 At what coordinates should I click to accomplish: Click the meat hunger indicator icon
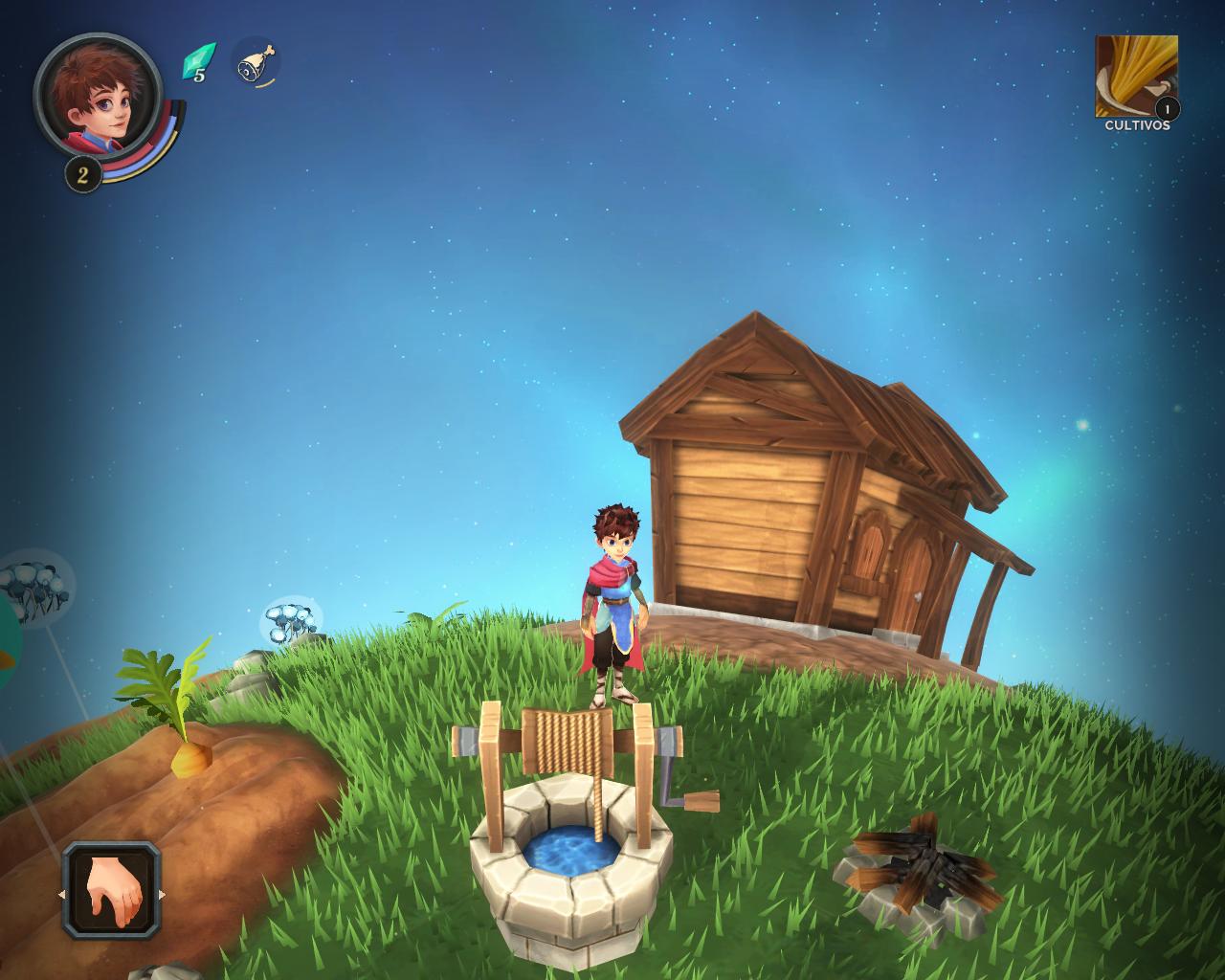point(256,63)
